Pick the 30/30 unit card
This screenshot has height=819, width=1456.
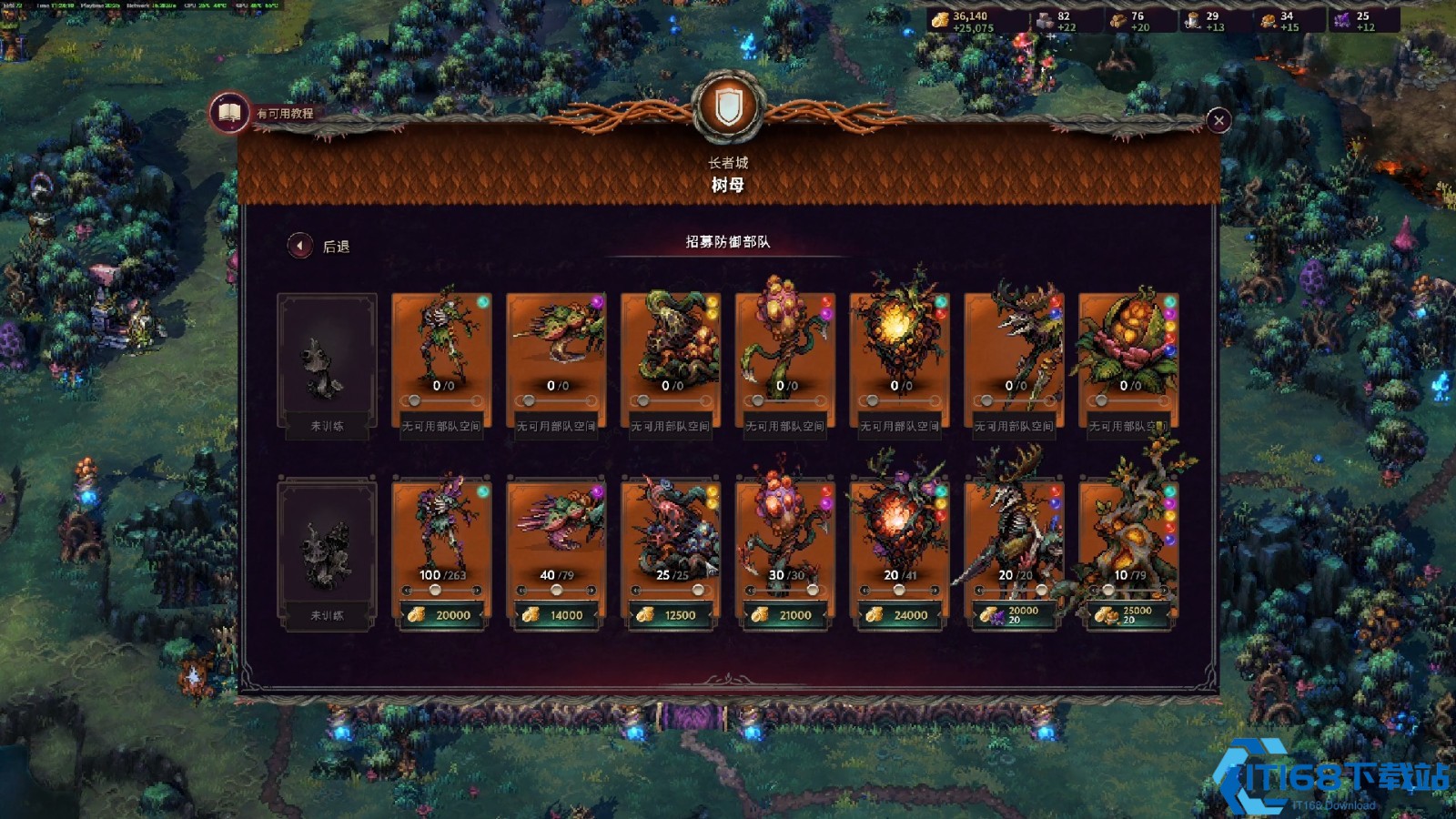coord(785,528)
